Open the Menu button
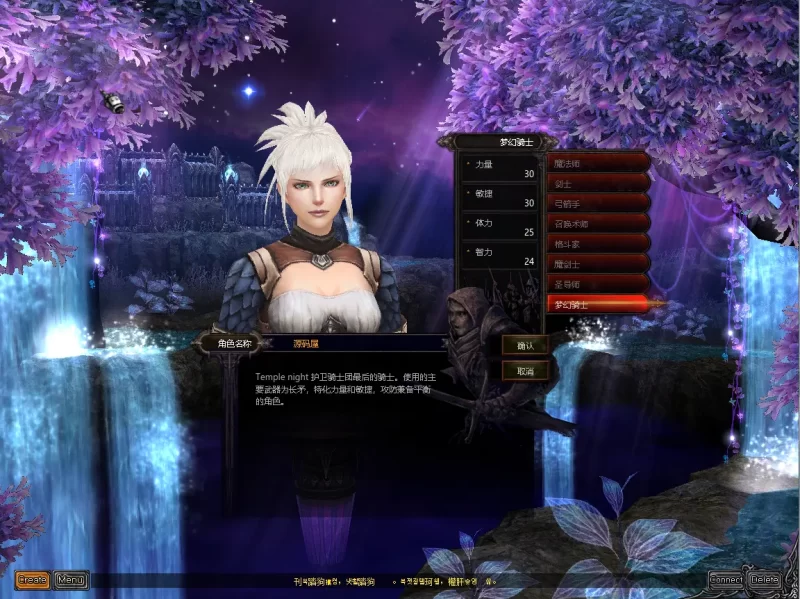800x599 pixels. pos(70,579)
